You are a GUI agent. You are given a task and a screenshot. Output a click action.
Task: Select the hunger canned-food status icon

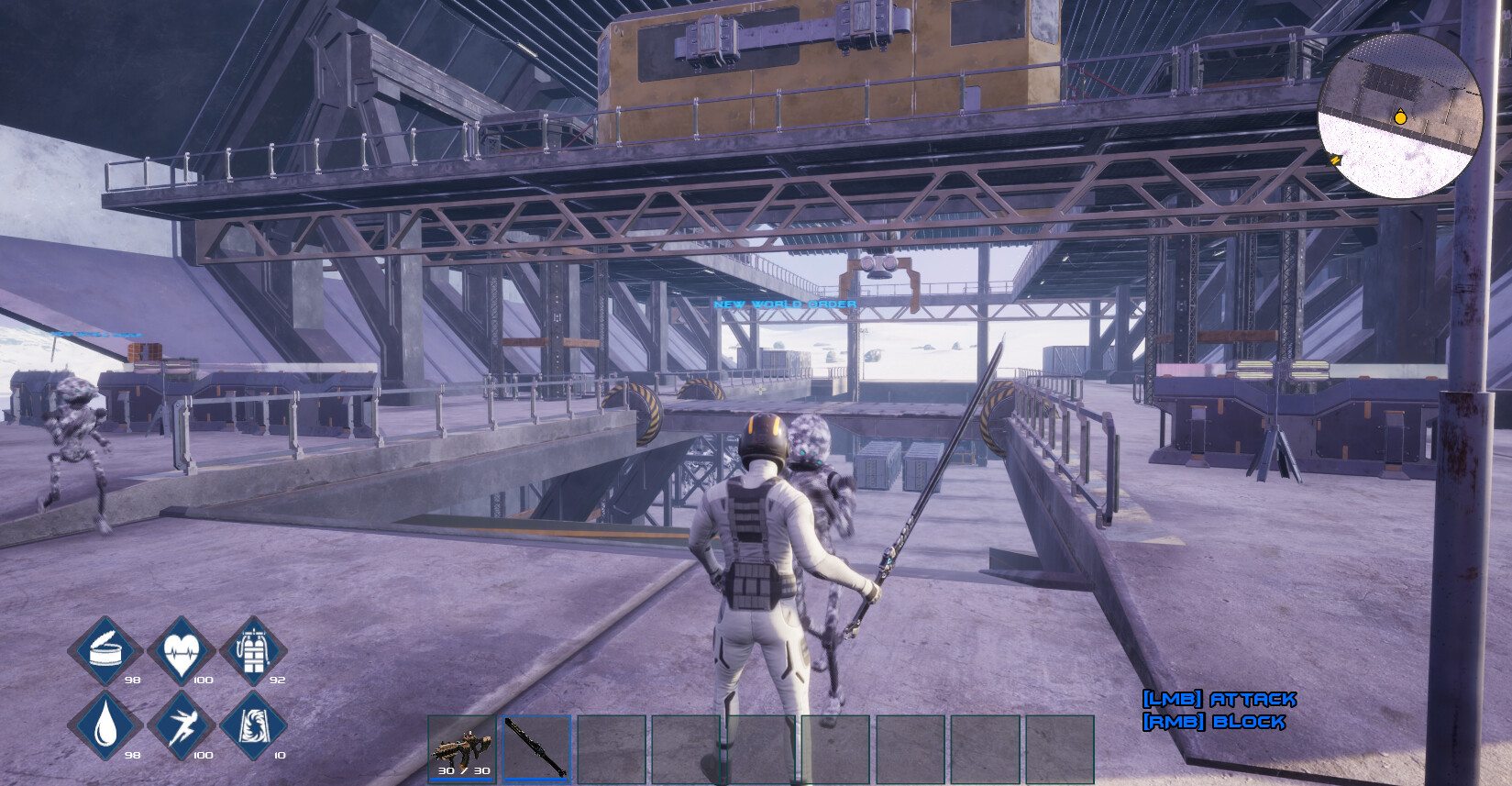[104, 651]
